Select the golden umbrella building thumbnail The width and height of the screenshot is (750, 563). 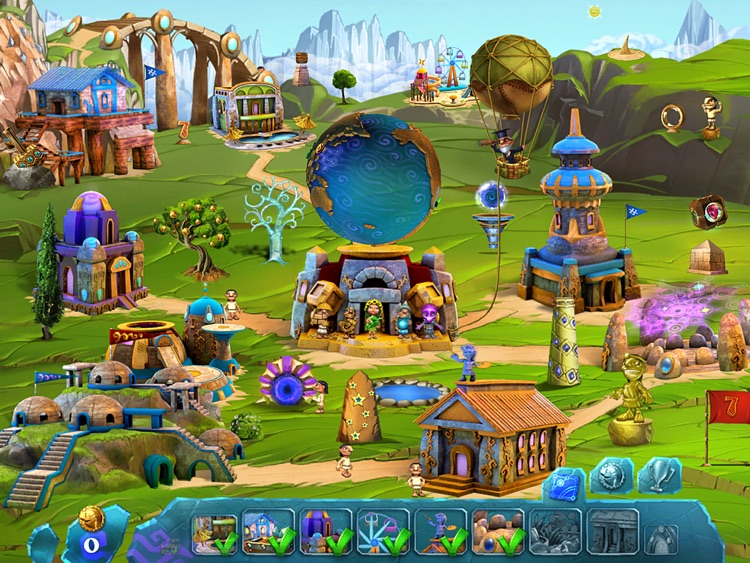(215, 533)
